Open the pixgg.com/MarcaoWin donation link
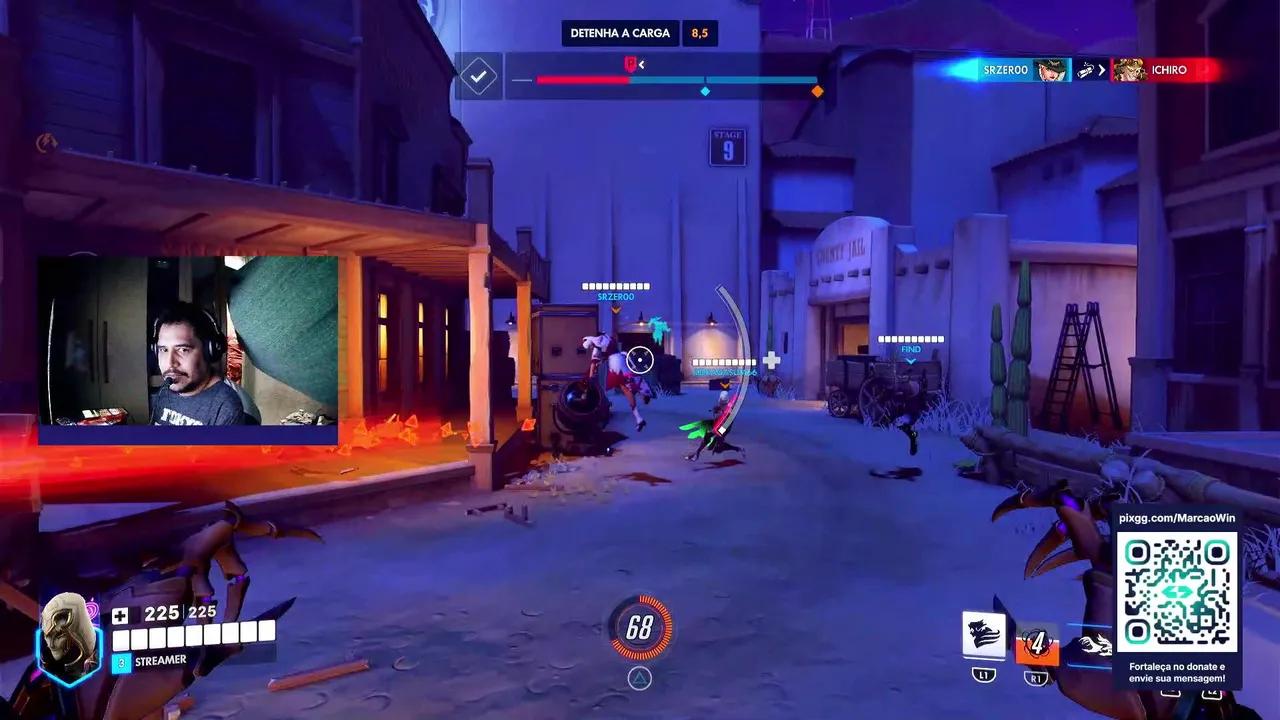This screenshot has height=720, width=1280. [x=1176, y=518]
